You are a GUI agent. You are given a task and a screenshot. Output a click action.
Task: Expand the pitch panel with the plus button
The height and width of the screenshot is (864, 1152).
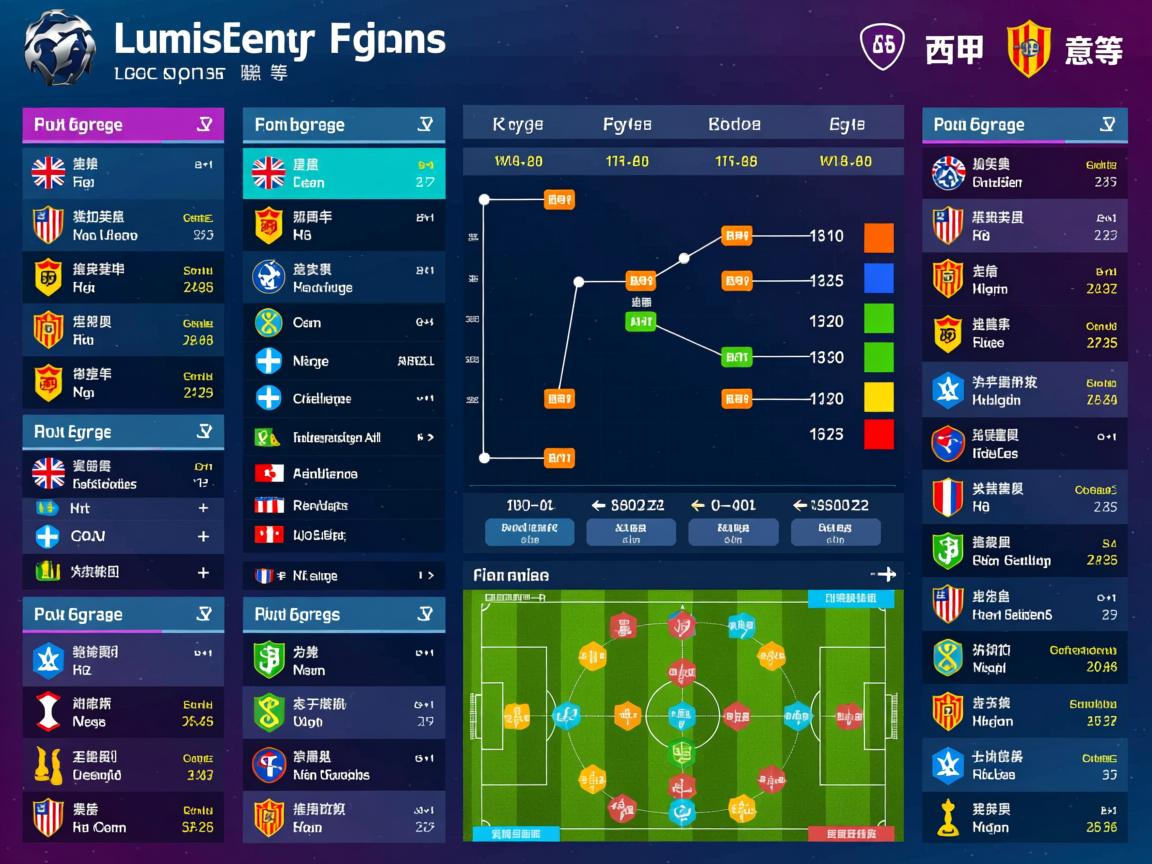click(x=884, y=574)
